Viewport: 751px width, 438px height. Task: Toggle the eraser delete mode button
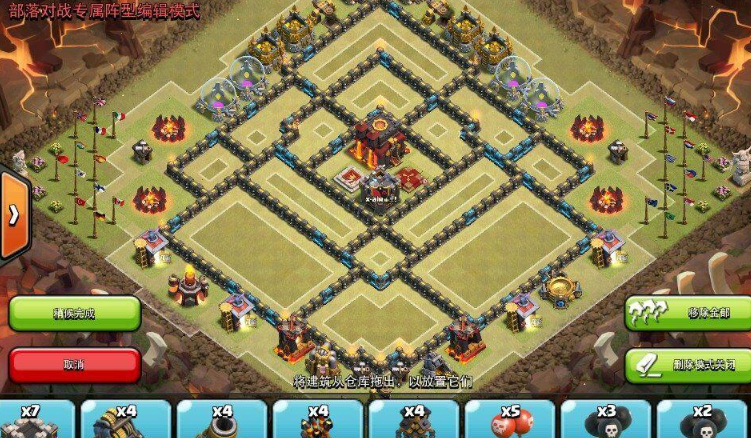[x=688, y=364]
